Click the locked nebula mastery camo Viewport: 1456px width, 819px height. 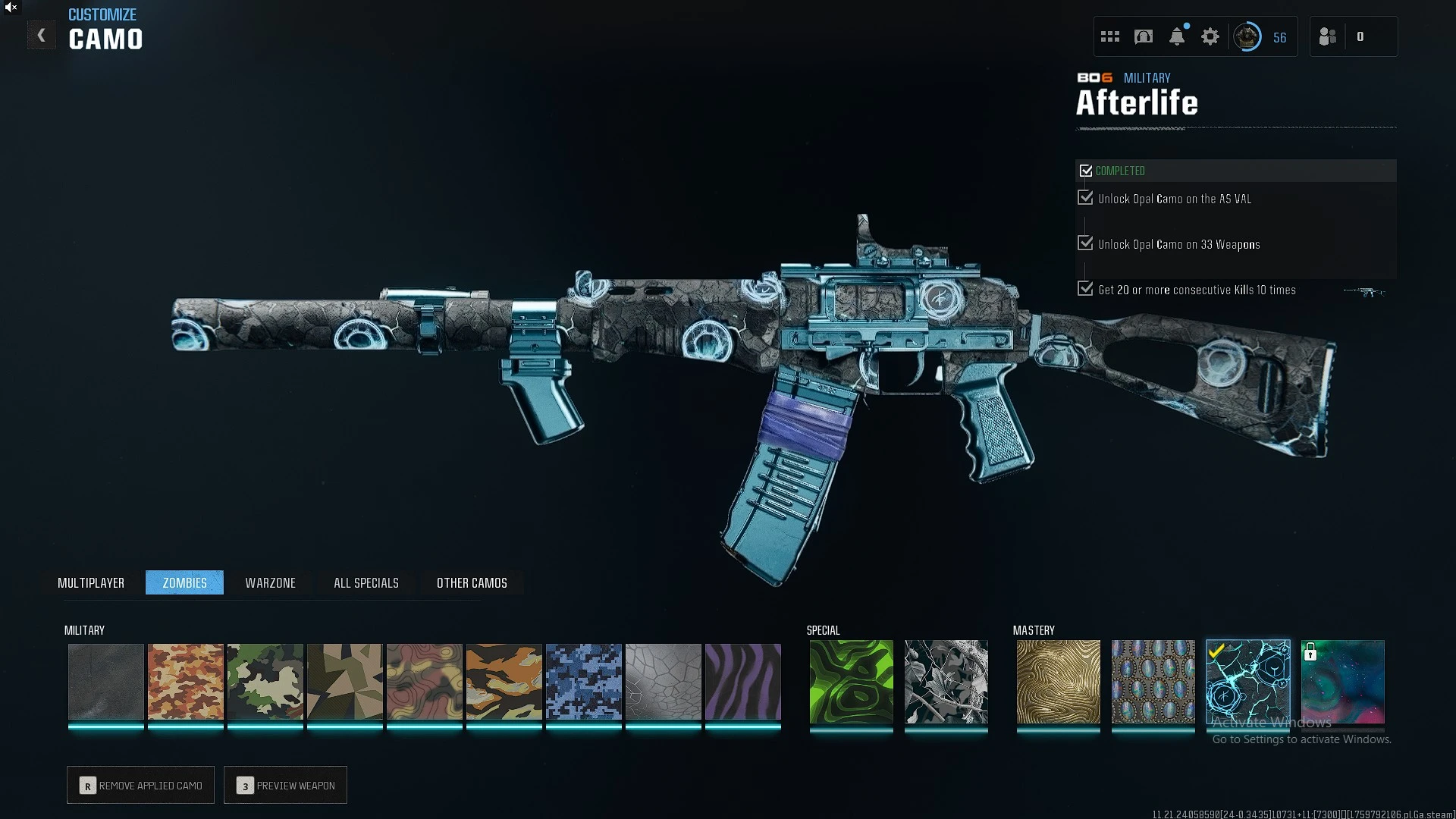pyautogui.click(x=1343, y=681)
